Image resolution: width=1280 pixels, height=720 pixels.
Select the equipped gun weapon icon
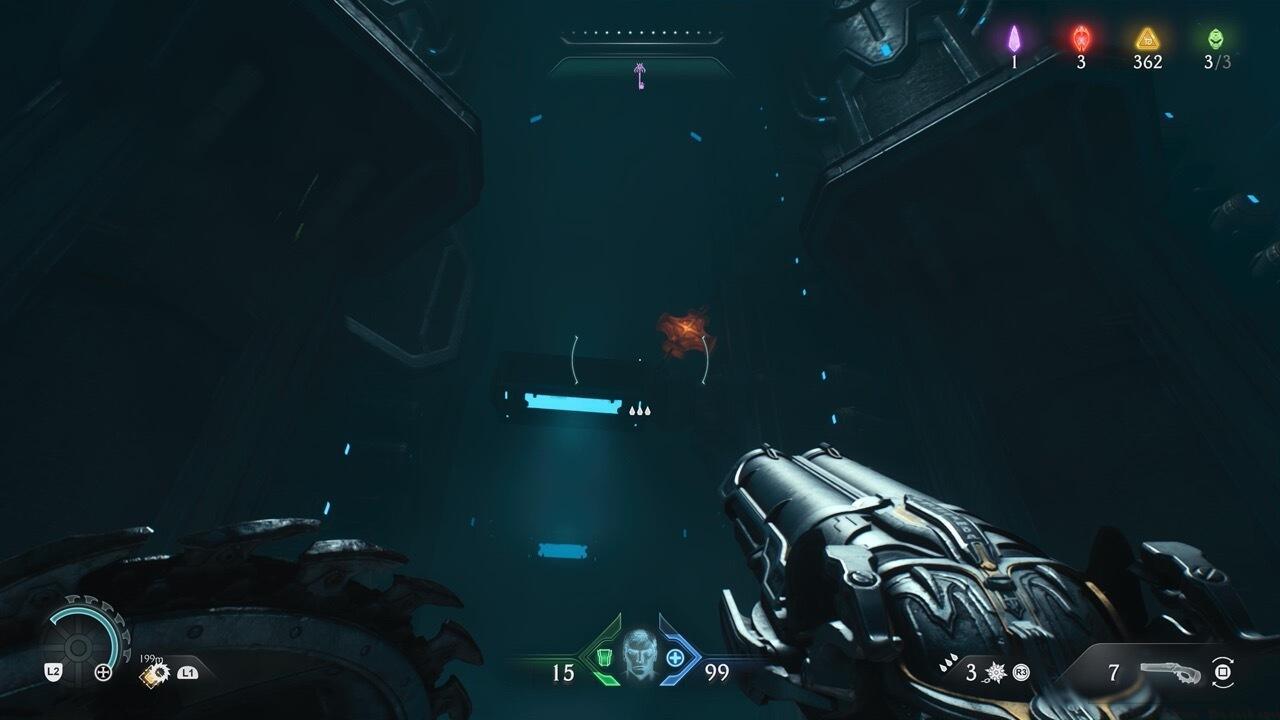point(1168,672)
